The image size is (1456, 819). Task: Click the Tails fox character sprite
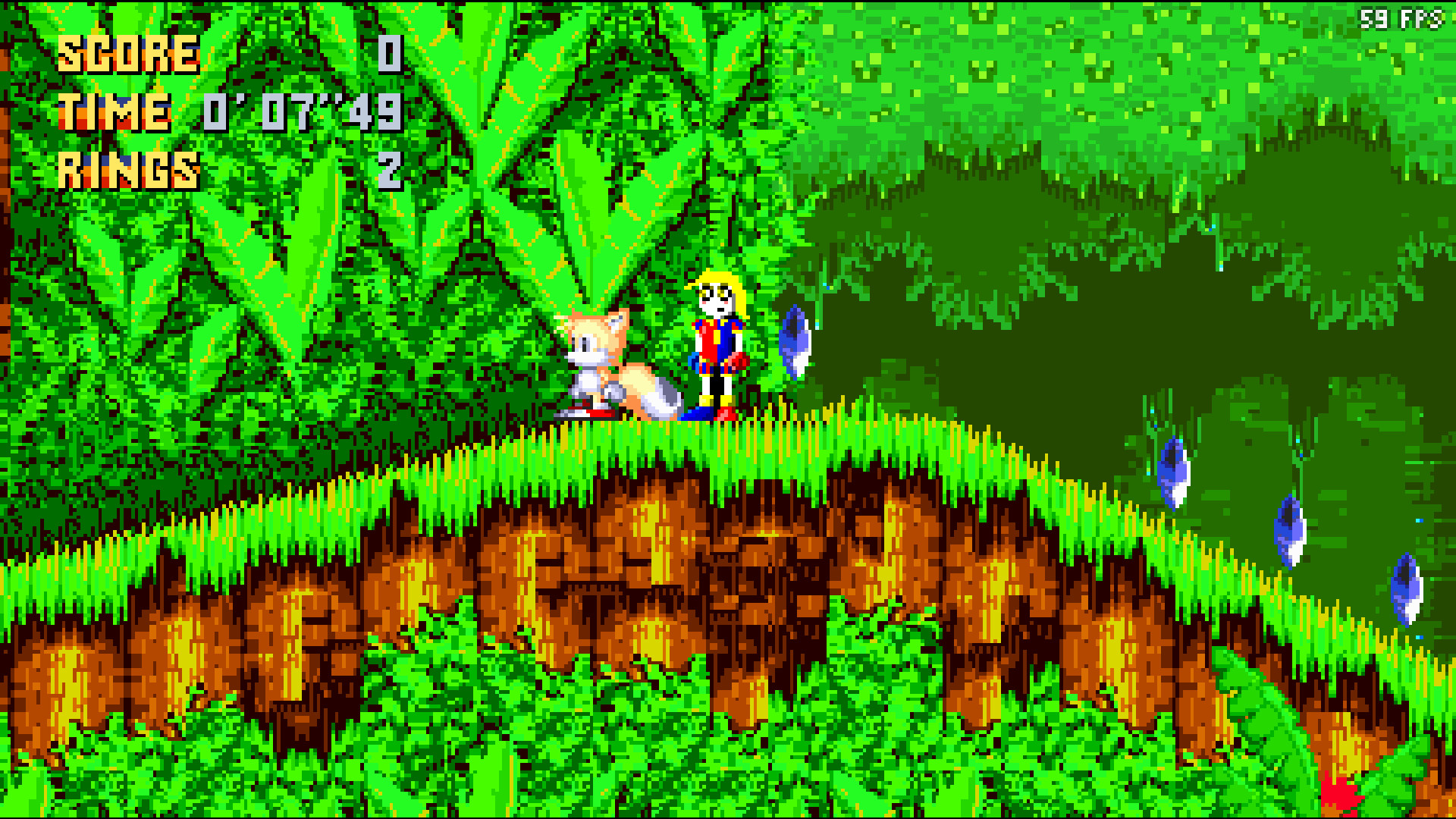click(614, 364)
